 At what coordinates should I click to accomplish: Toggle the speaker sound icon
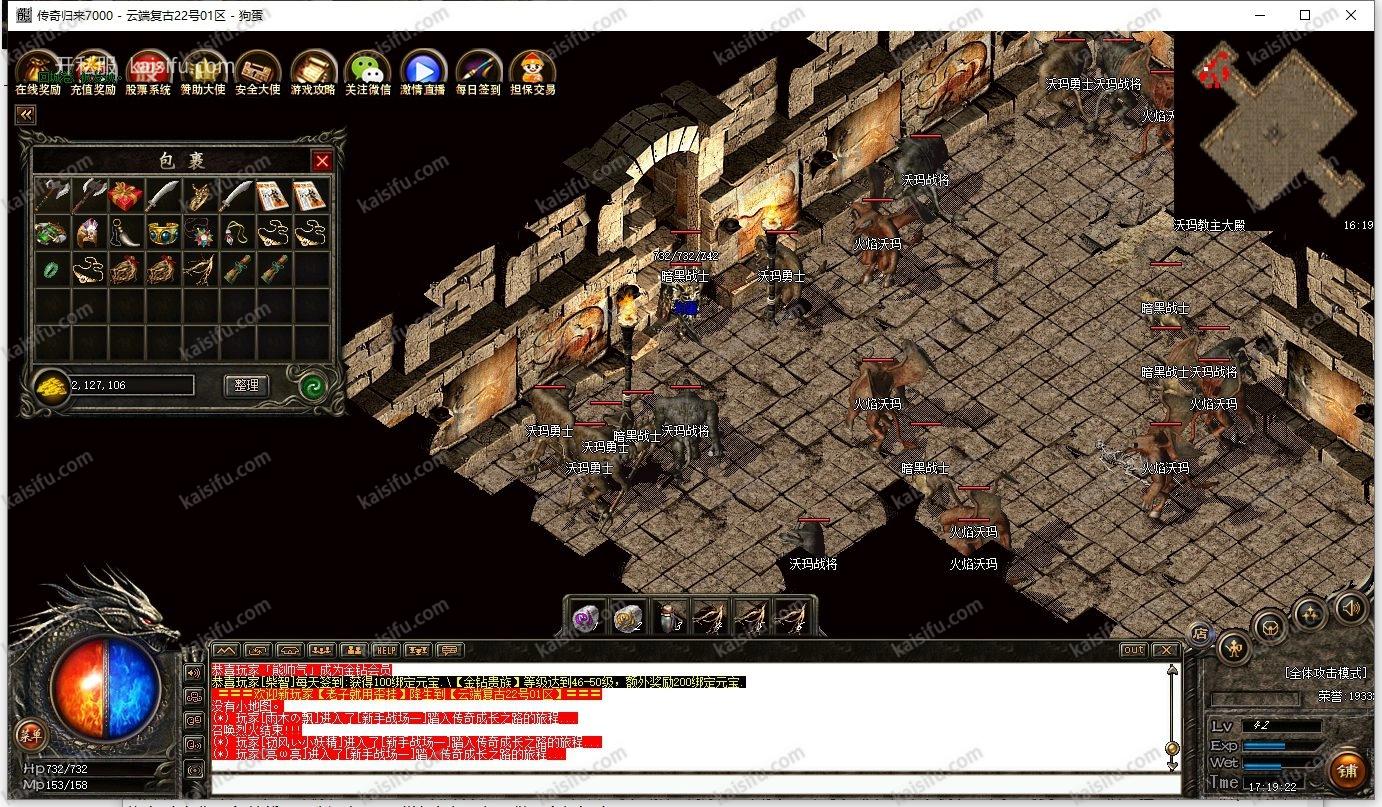pyautogui.click(x=1351, y=607)
